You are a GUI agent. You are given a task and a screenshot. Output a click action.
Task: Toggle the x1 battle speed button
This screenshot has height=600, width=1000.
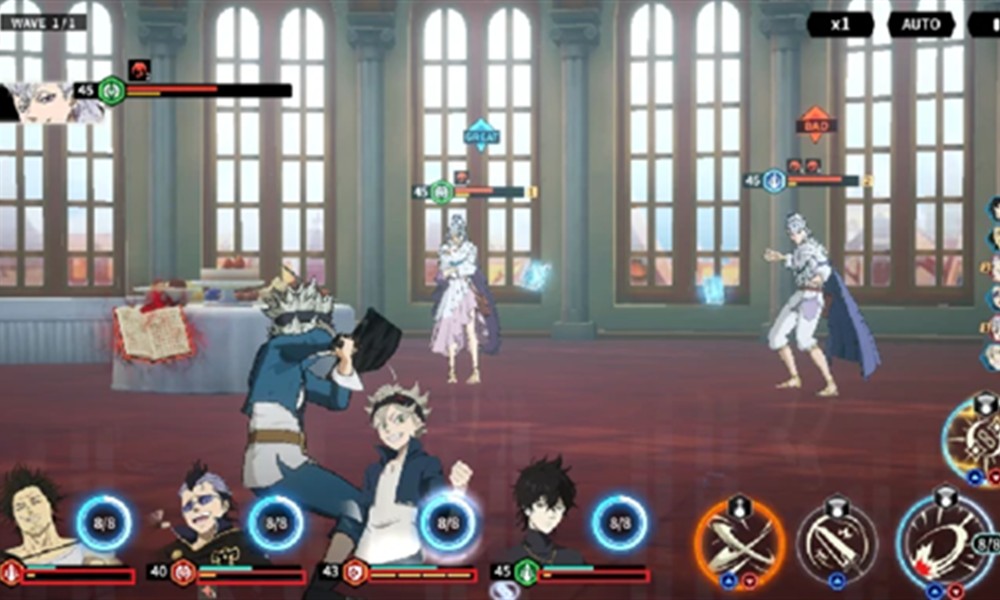tap(840, 24)
